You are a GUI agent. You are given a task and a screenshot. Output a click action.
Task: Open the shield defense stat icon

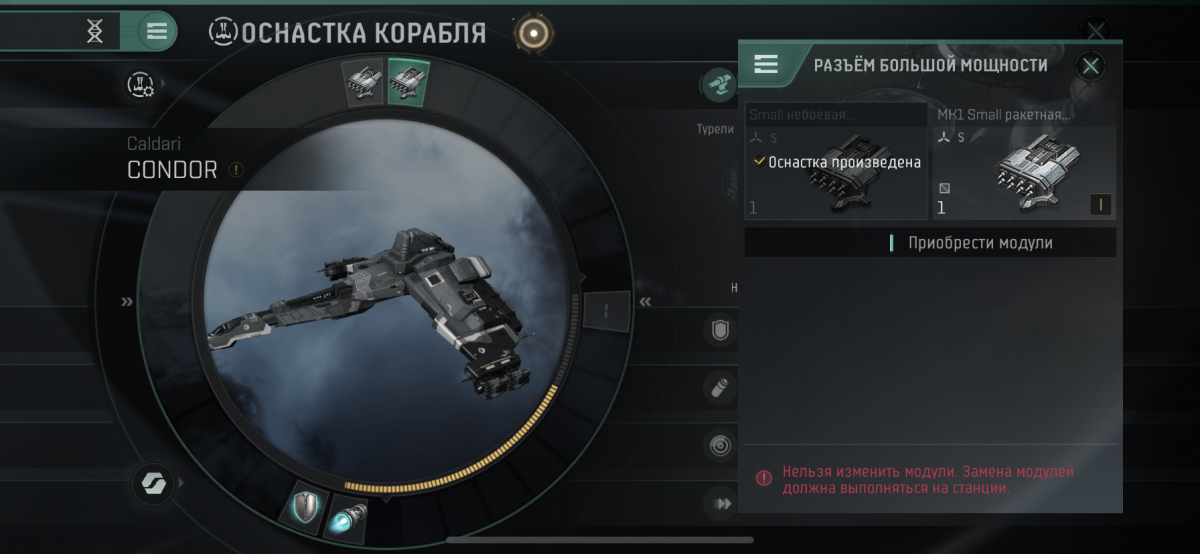click(719, 330)
